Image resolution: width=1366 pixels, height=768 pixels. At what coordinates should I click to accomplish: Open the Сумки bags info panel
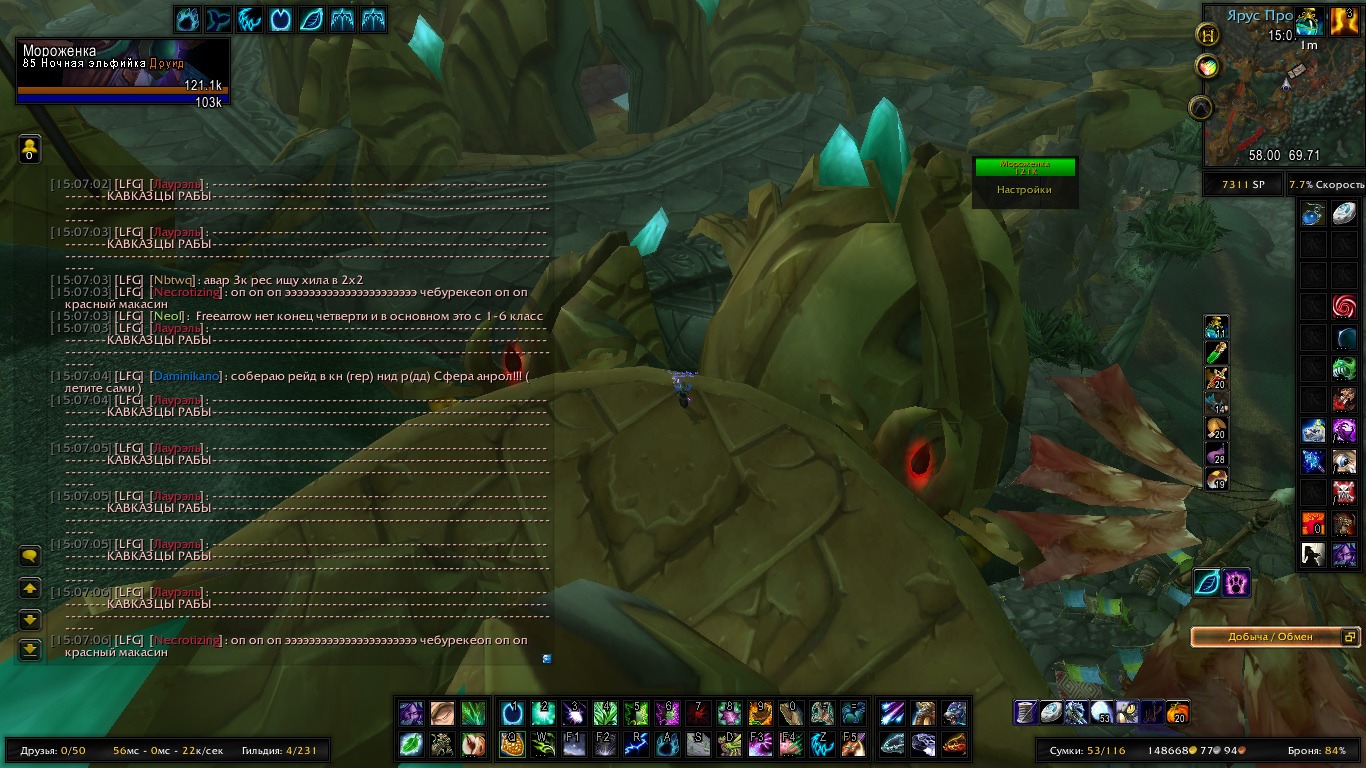coord(1087,750)
